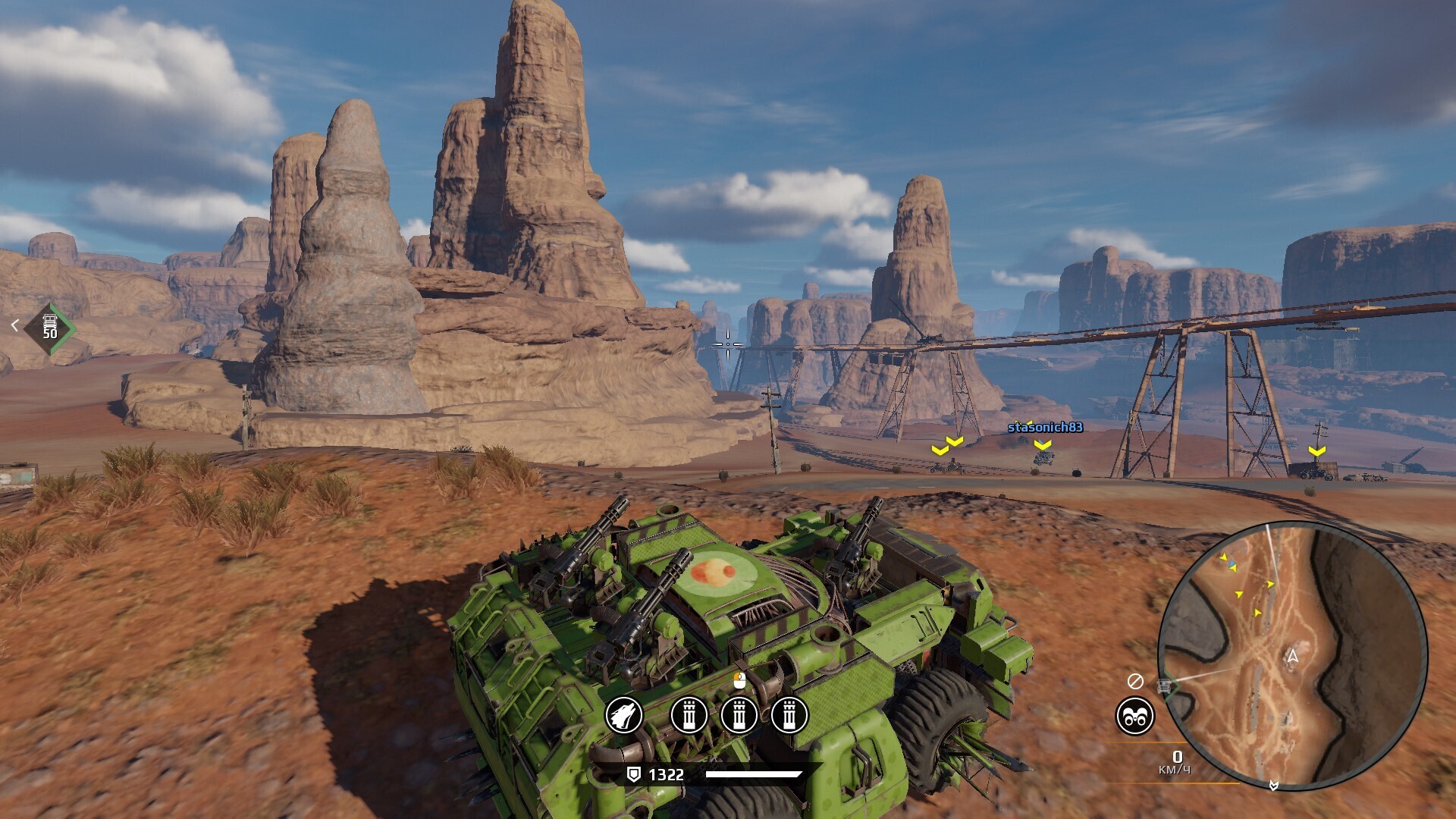Click the circle-slash icon above the binoculars
1456x819 pixels.
[x=1134, y=681]
